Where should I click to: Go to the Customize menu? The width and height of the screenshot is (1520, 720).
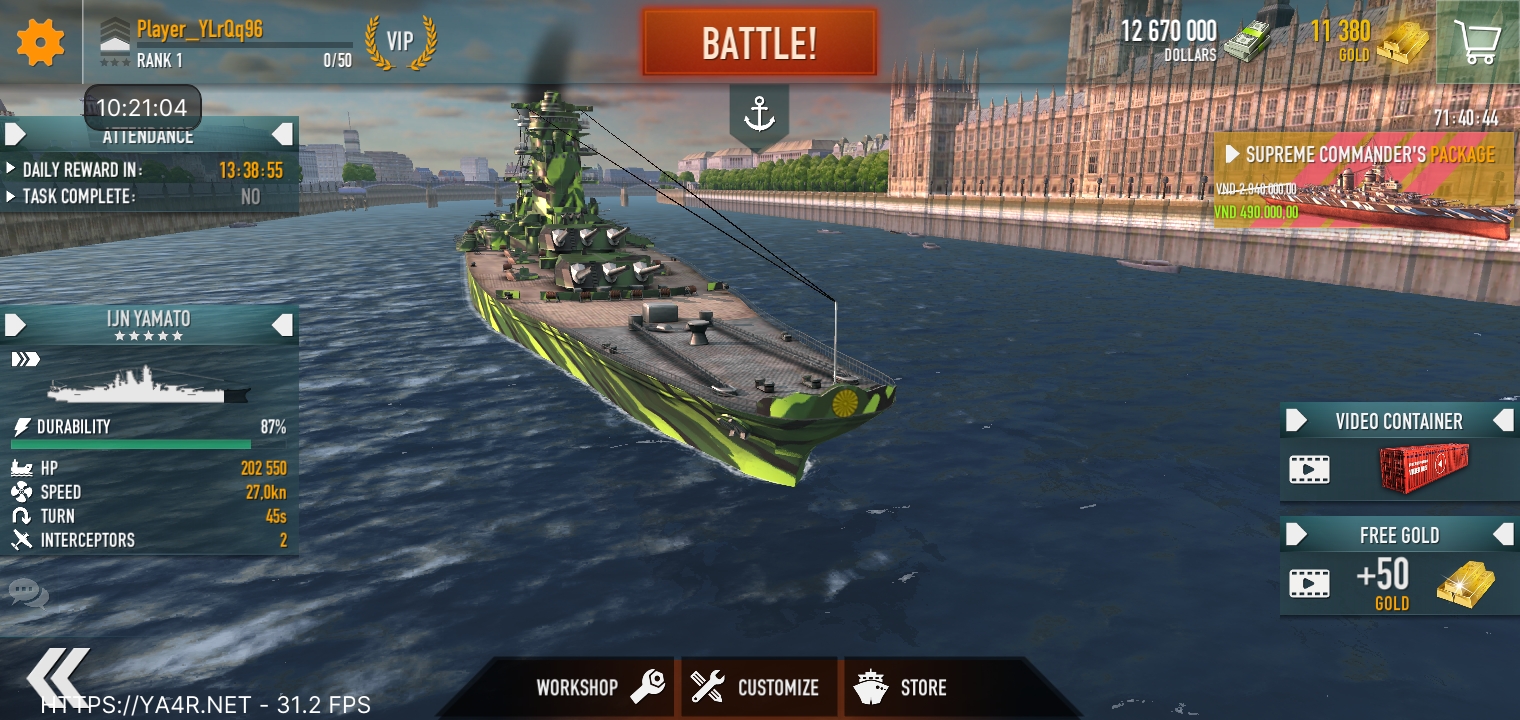757,688
